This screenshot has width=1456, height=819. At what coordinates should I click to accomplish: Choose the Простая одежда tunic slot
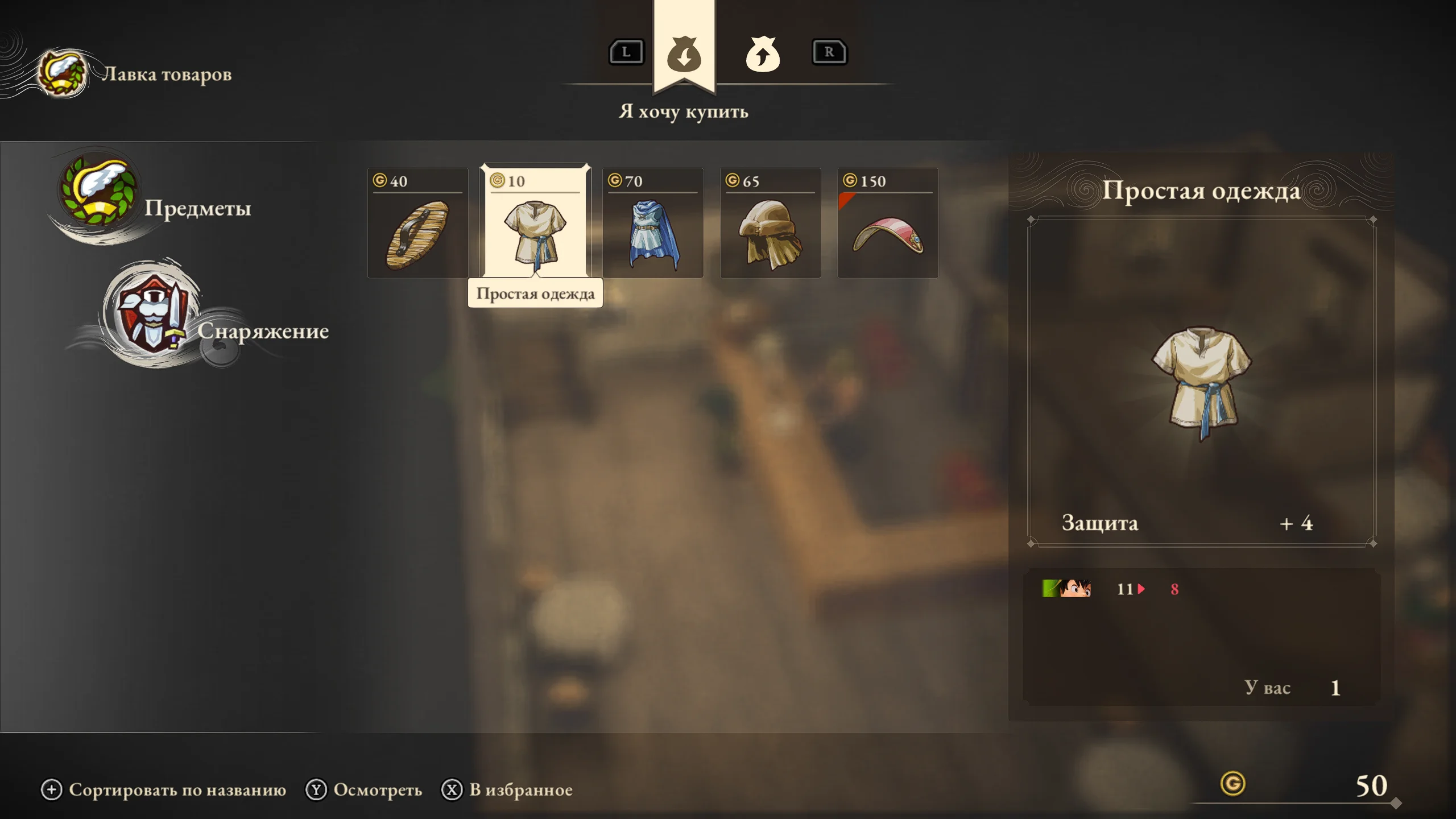pyautogui.click(x=535, y=223)
